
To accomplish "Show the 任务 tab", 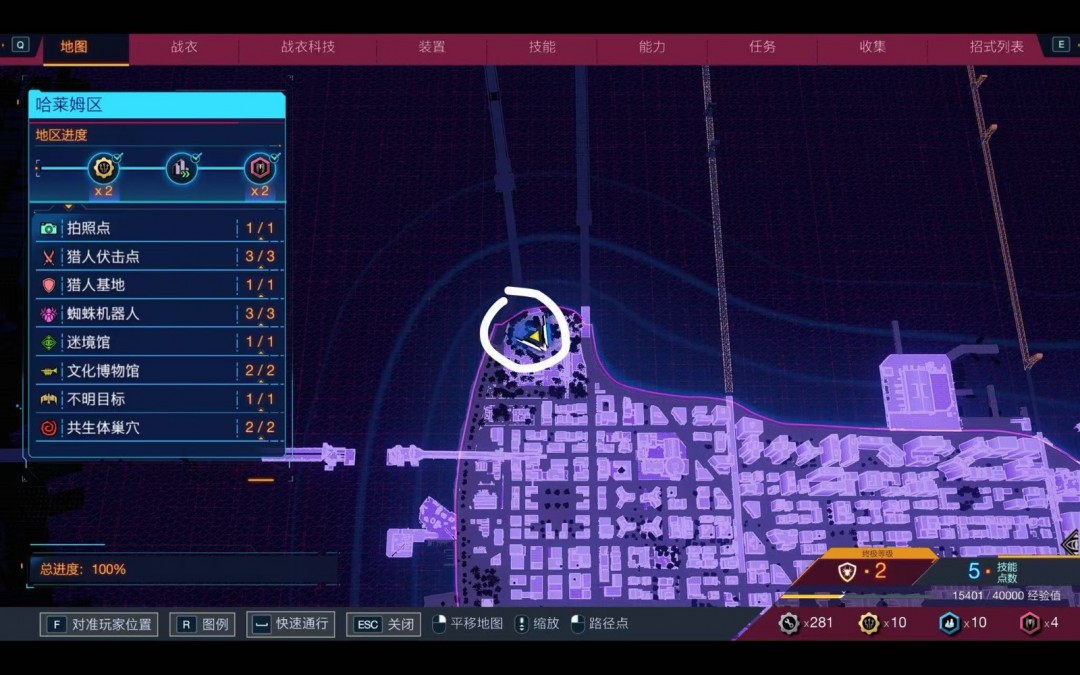I will click(762, 47).
